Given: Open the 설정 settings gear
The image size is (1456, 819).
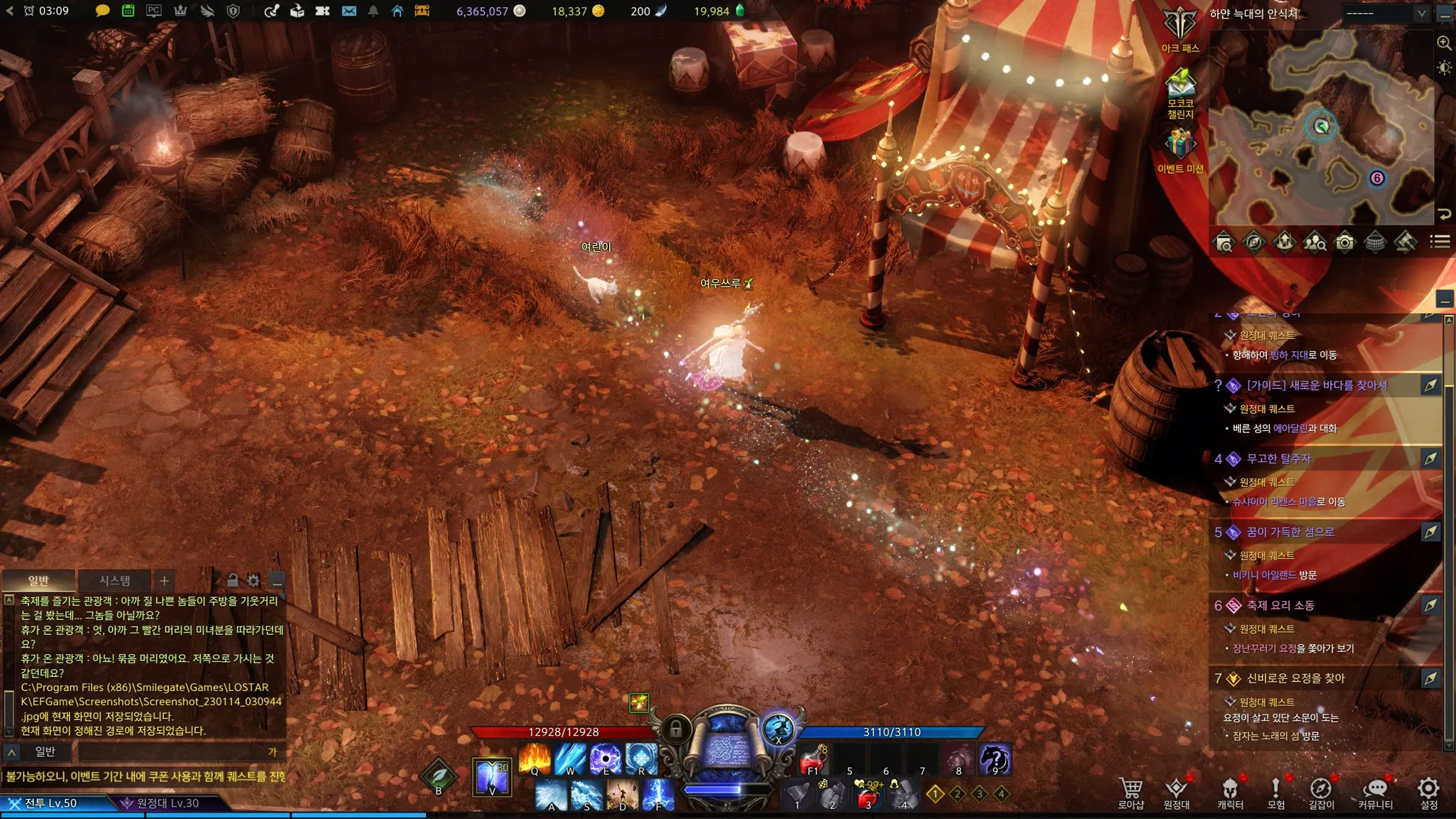Looking at the screenshot, I should click(1428, 792).
